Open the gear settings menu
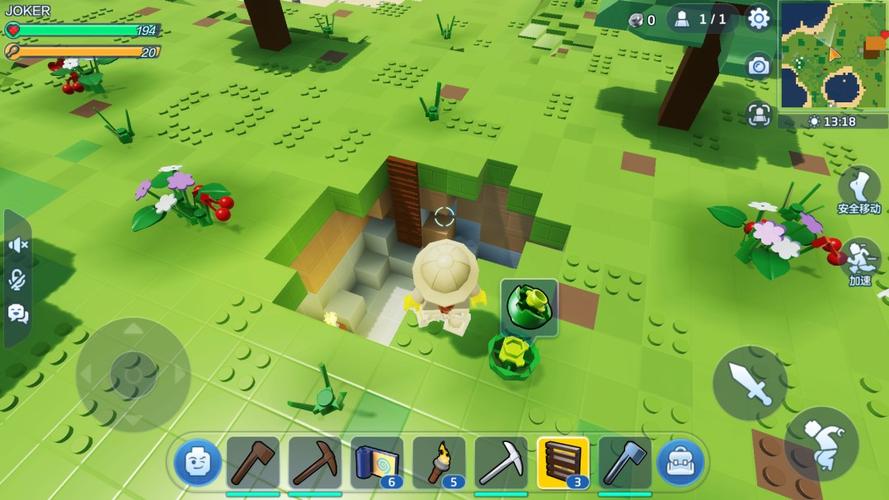Screen dimensions: 889x500 tap(759, 18)
